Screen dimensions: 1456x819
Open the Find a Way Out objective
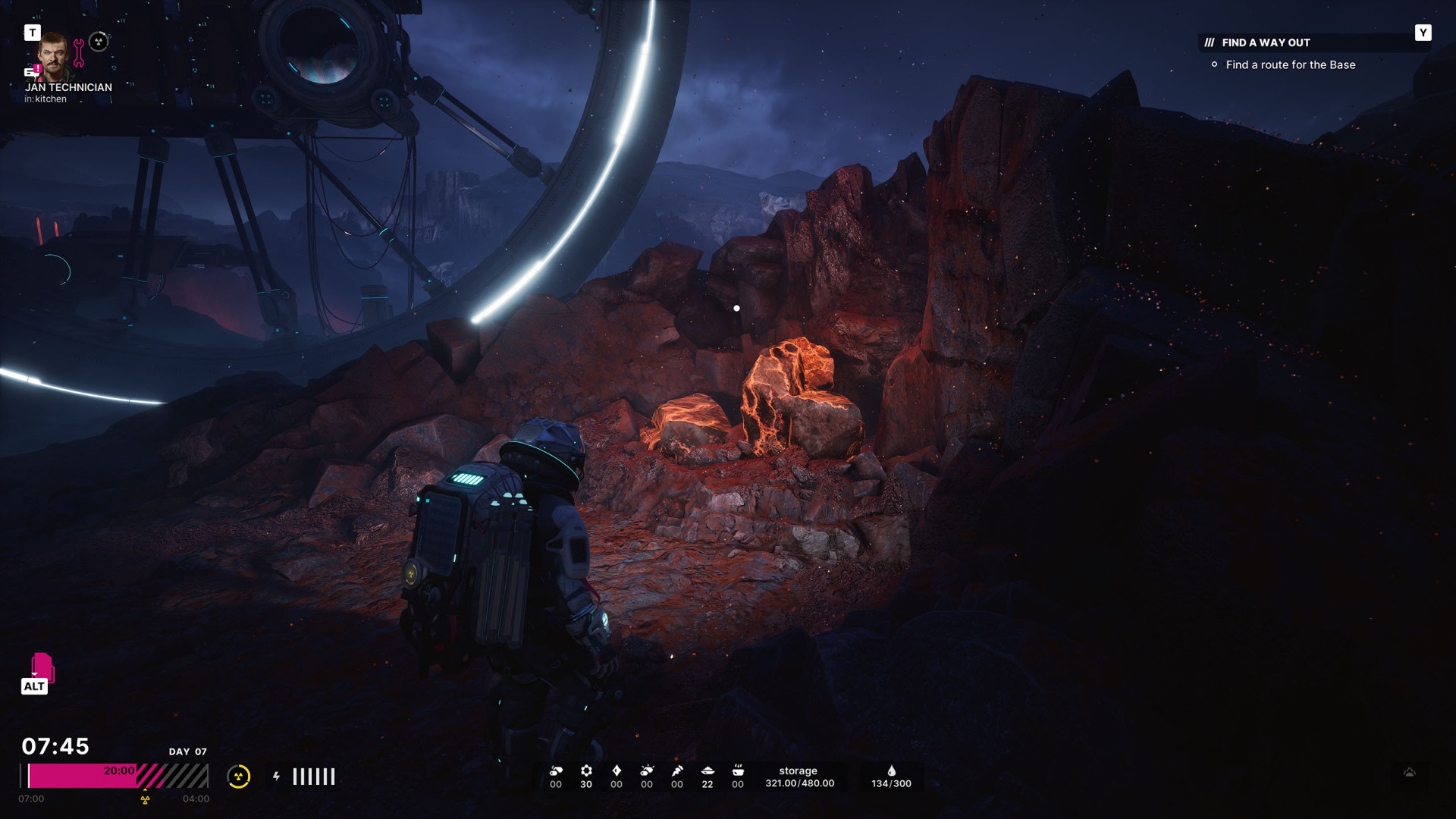(x=1266, y=42)
